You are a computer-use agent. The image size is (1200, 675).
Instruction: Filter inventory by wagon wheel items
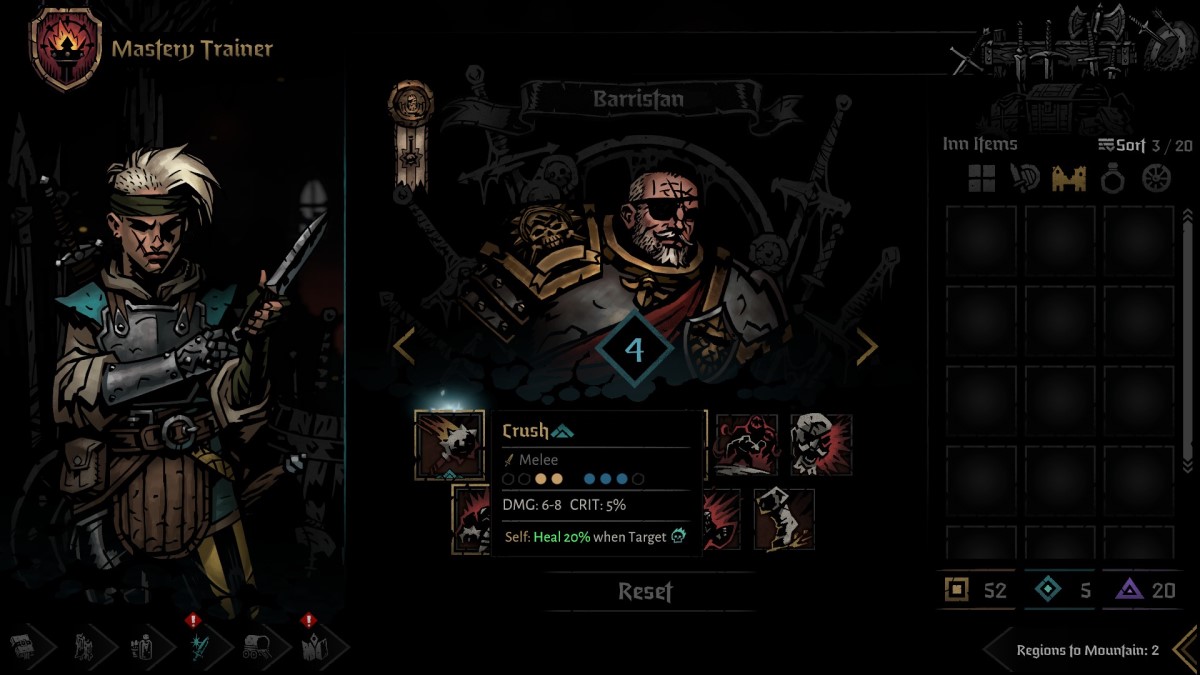(x=1156, y=179)
